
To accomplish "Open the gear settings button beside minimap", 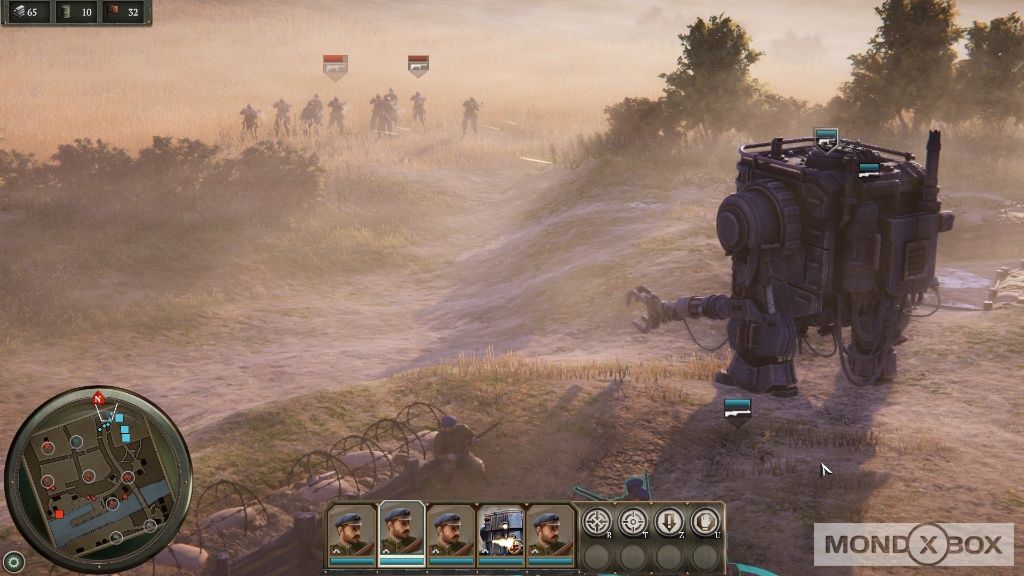I will click(12, 561).
